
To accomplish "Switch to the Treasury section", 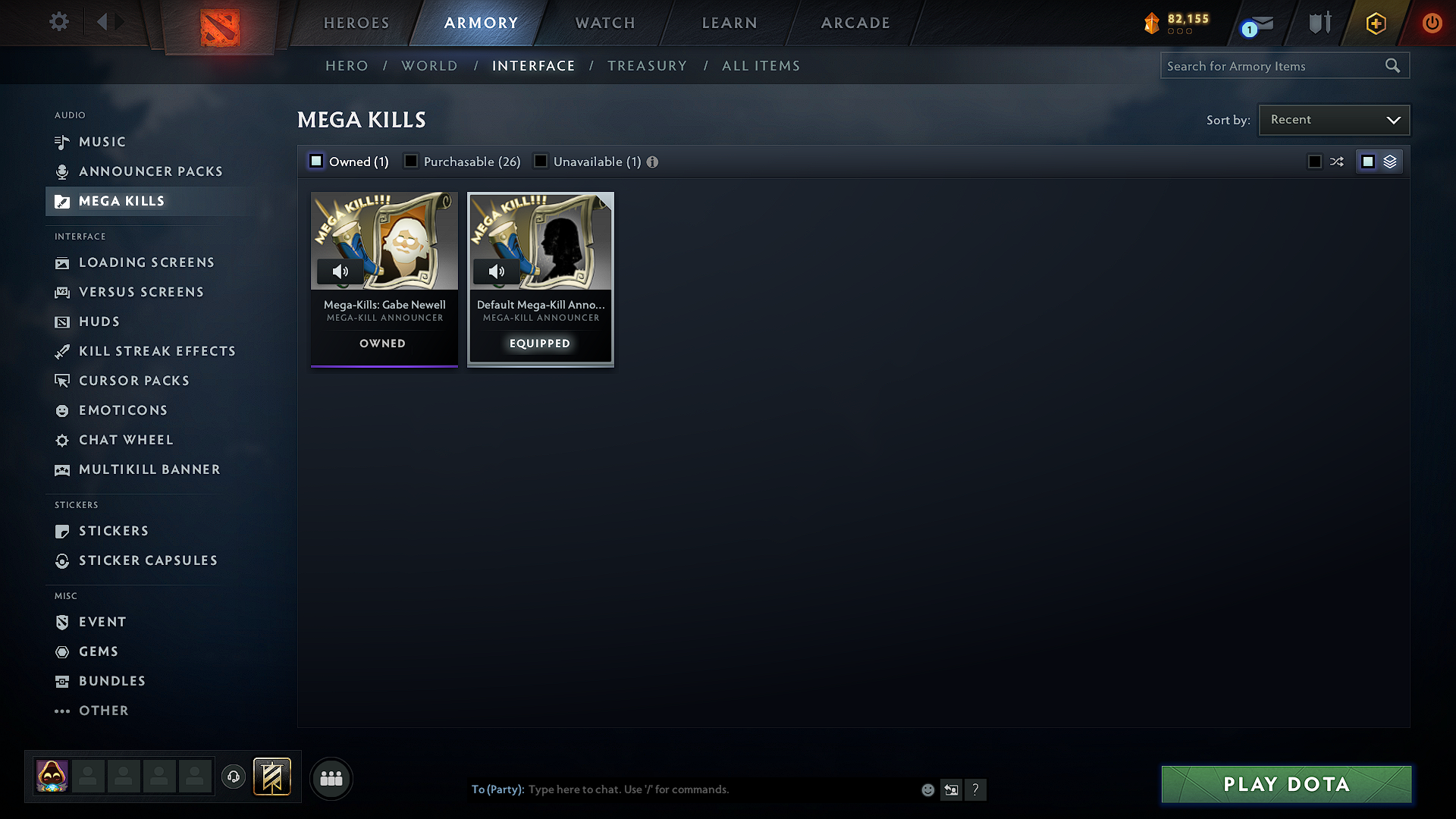I will [x=647, y=65].
